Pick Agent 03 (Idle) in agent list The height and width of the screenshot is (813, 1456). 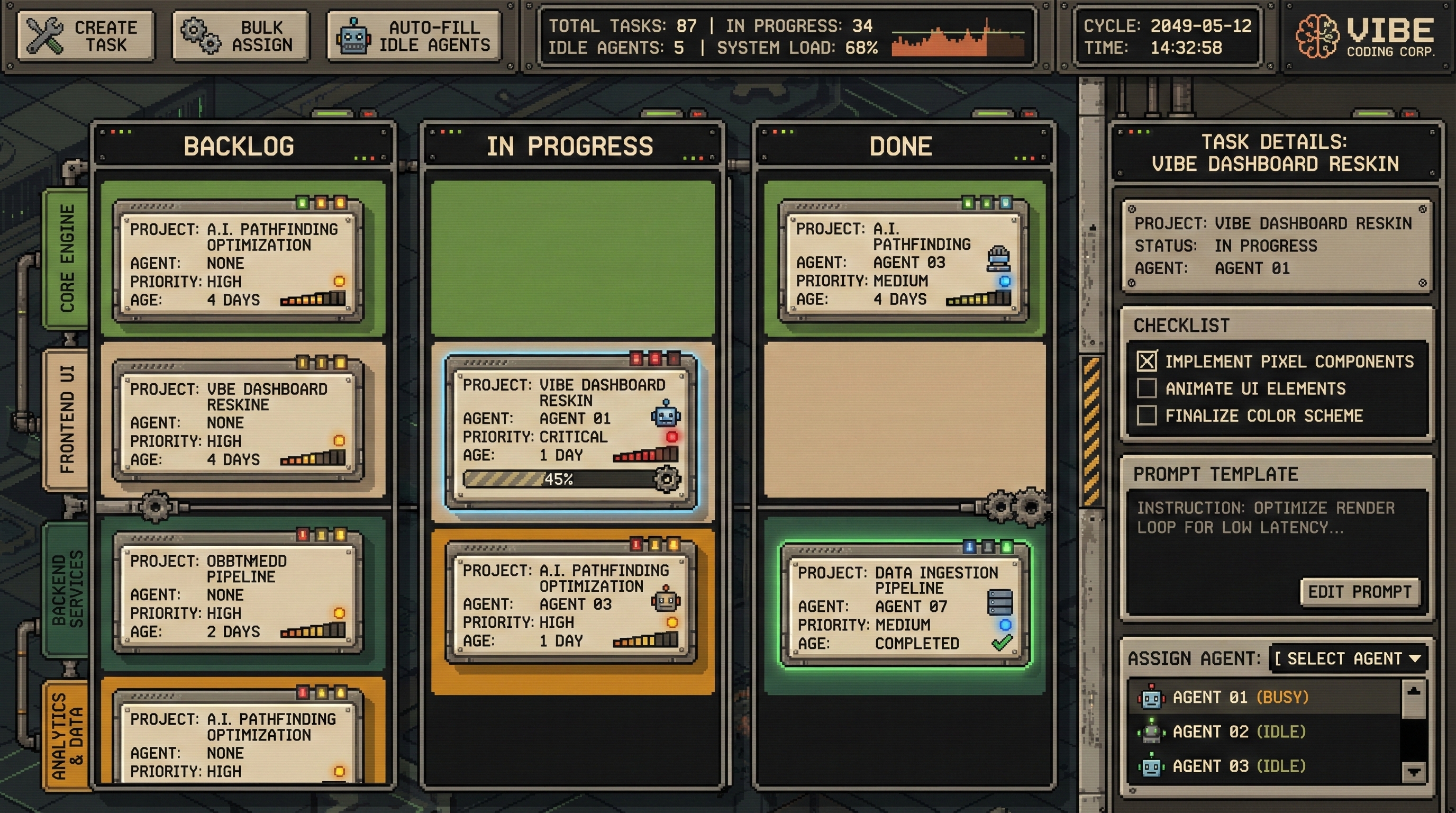(1238, 766)
